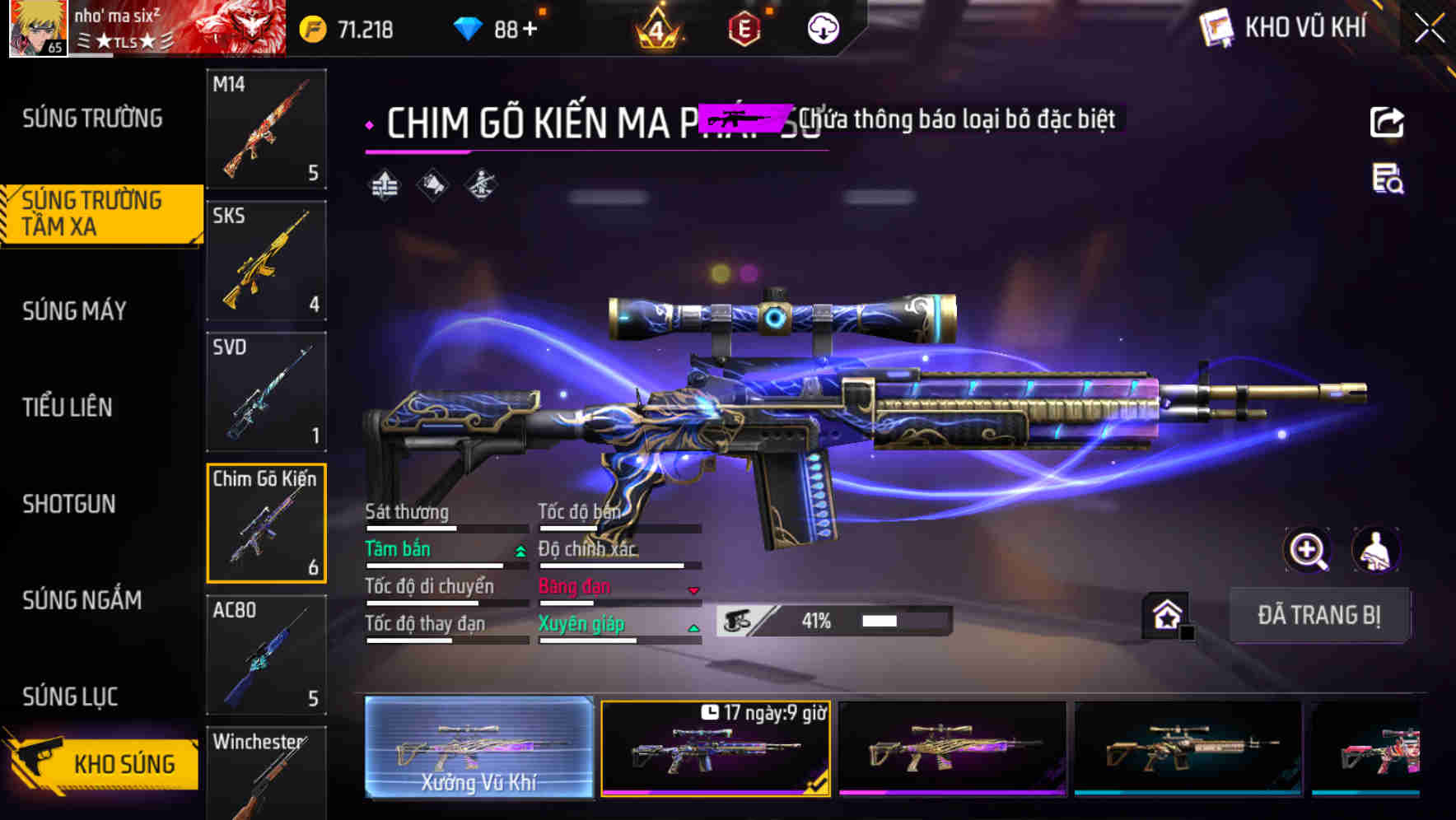The width and height of the screenshot is (1456, 820).
Task: Select the SVD weapon thumbnail in the sidebar
Action: point(266,393)
